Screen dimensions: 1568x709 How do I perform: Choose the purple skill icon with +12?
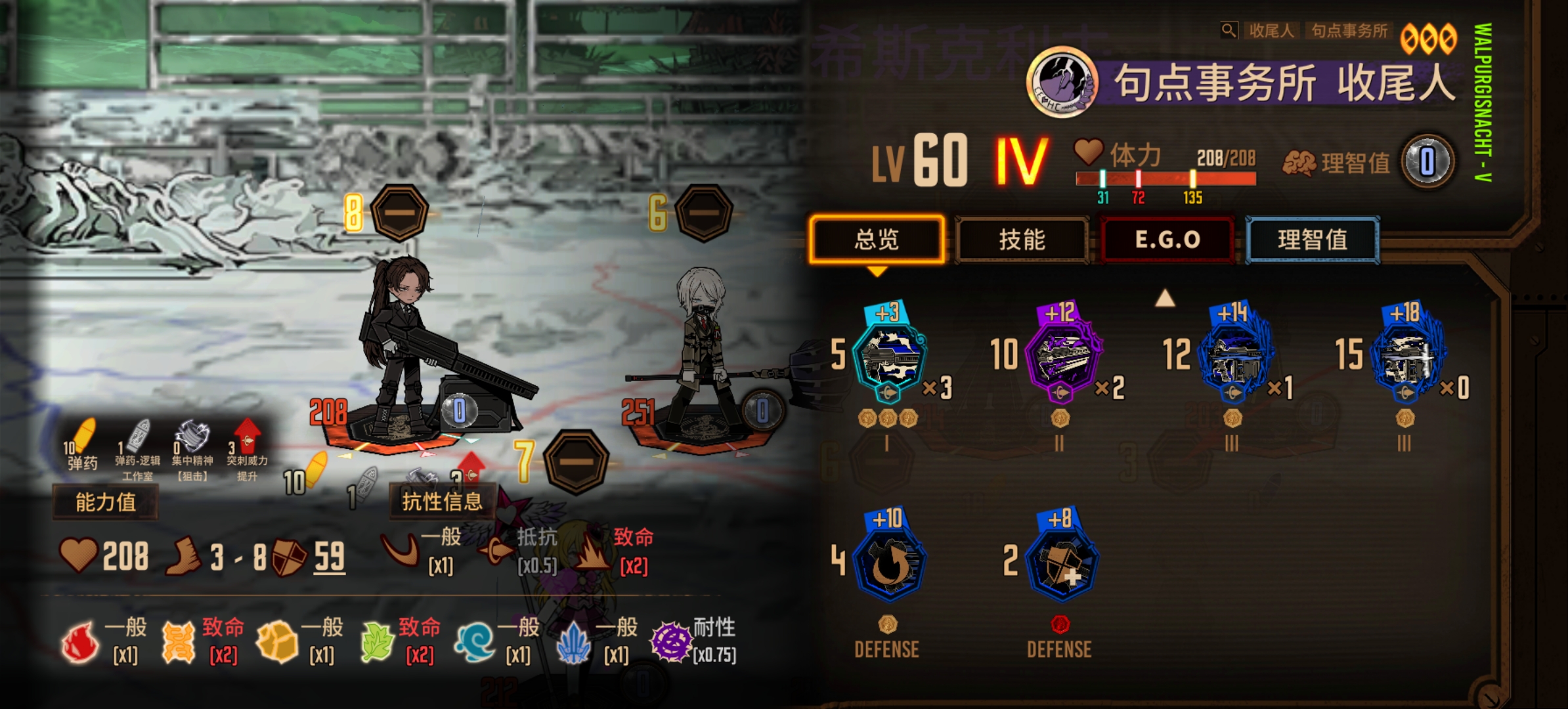point(1060,358)
